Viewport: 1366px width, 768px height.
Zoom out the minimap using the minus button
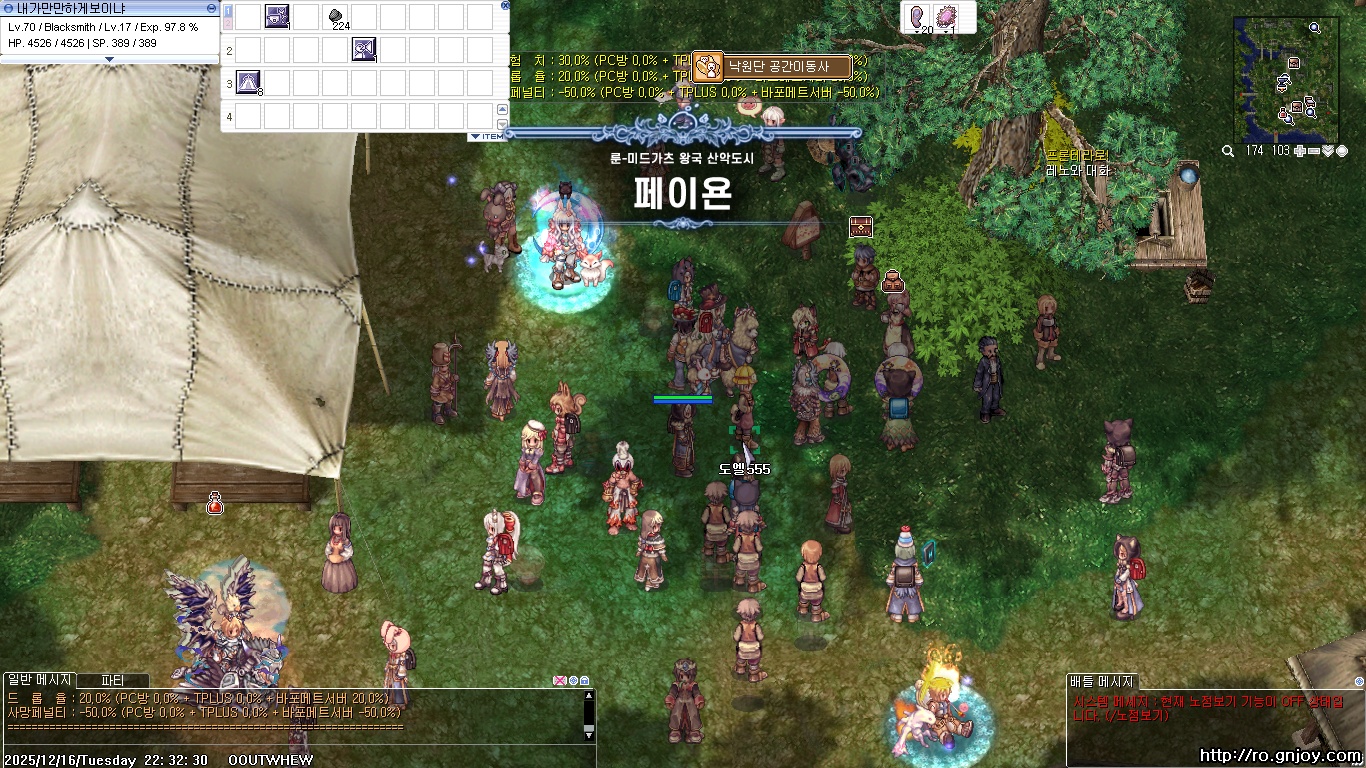1313,151
